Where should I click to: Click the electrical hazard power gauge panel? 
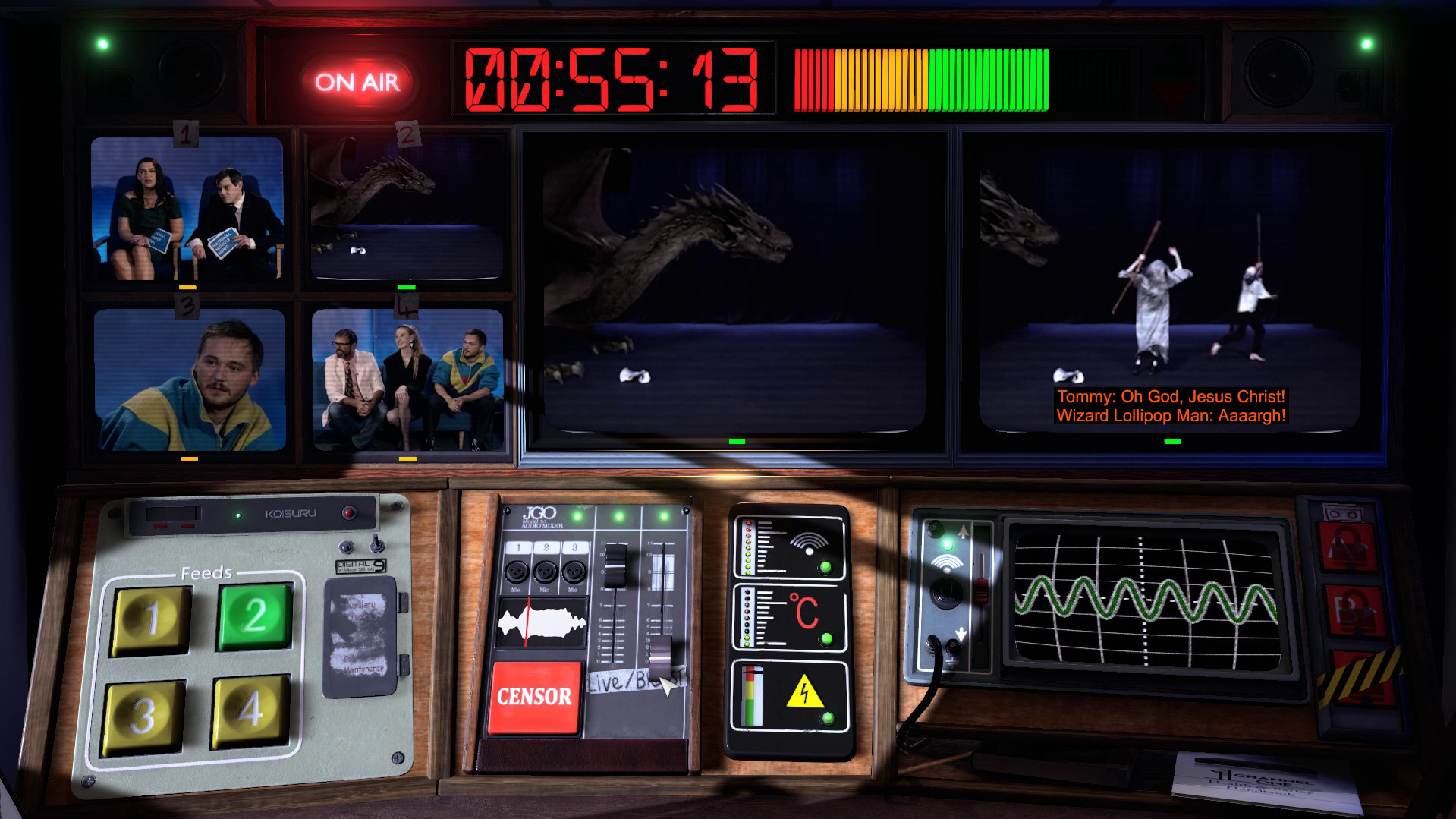click(789, 696)
